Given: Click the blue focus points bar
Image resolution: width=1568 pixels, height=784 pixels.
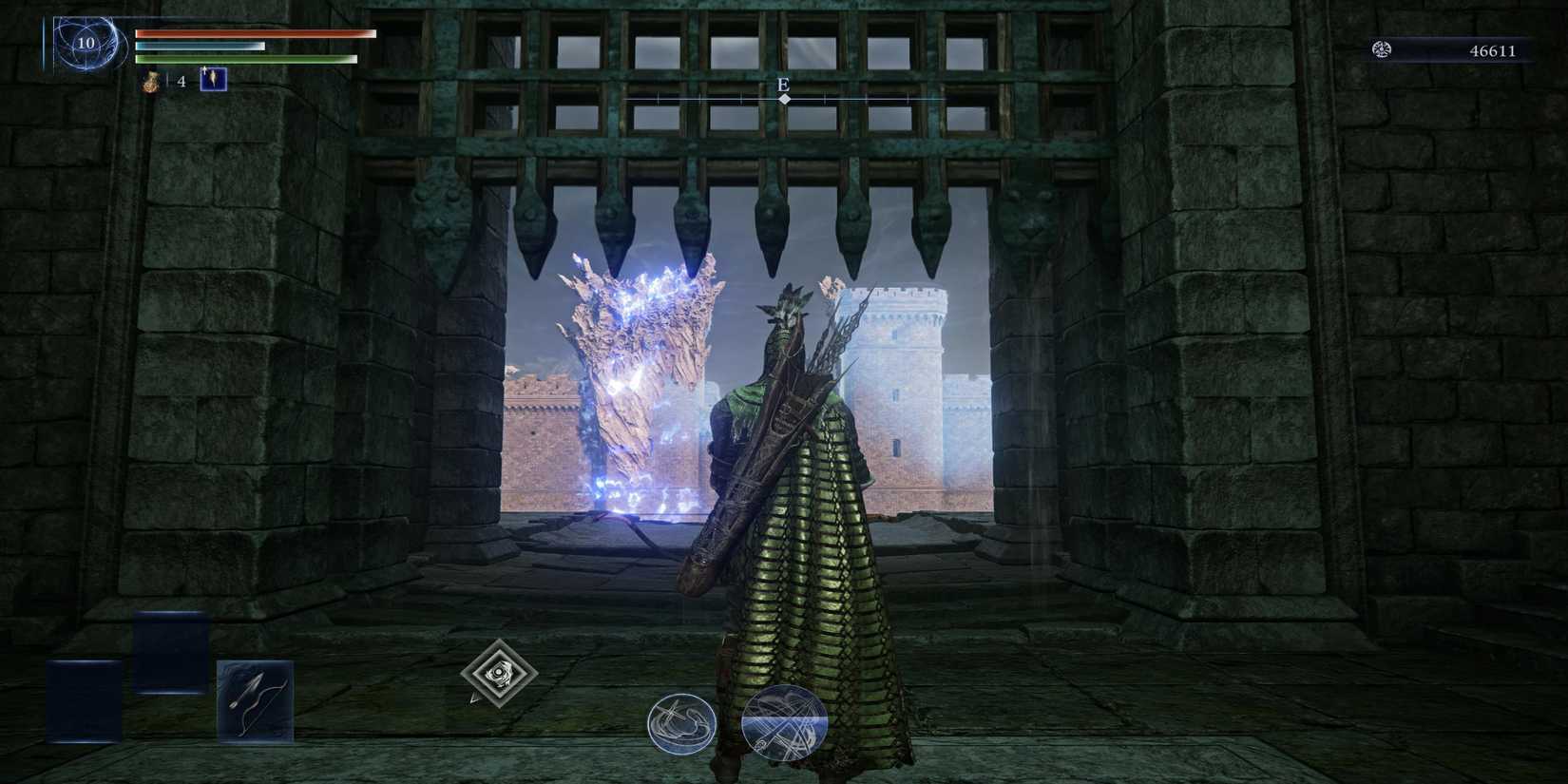Looking at the screenshot, I should [x=200, y=44].
